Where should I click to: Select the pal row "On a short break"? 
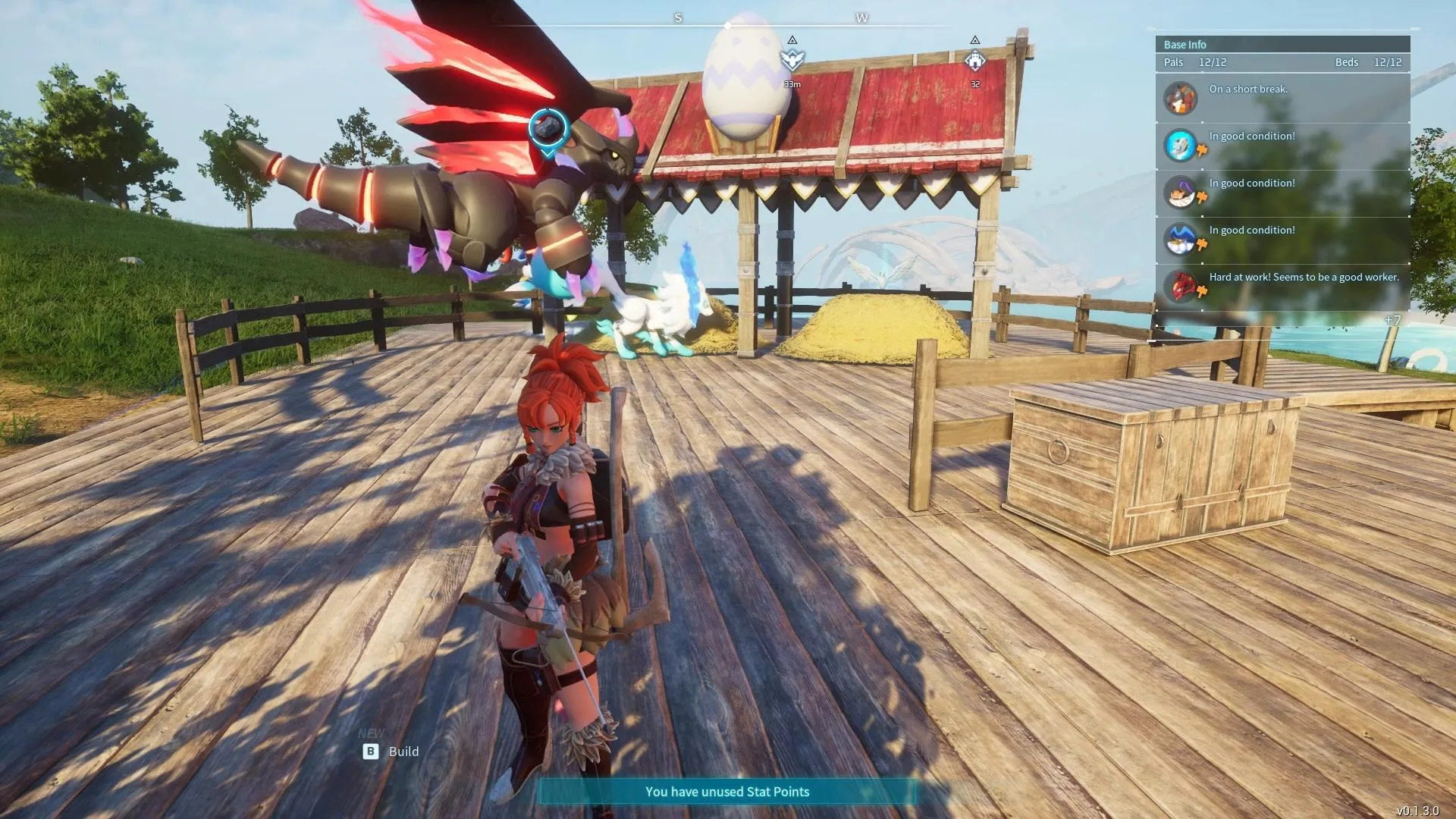[x=1282, y=98]
